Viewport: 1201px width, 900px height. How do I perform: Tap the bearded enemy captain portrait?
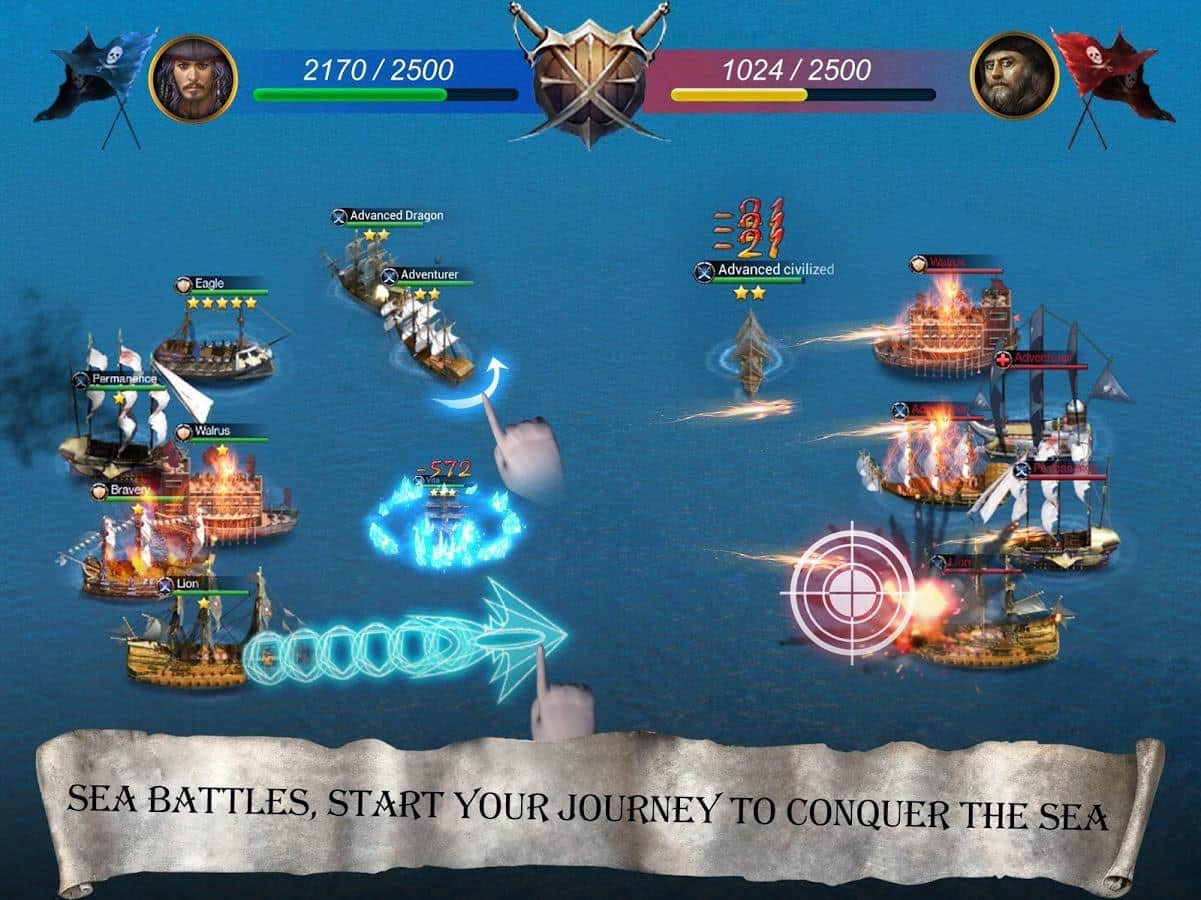point(1014,75)
